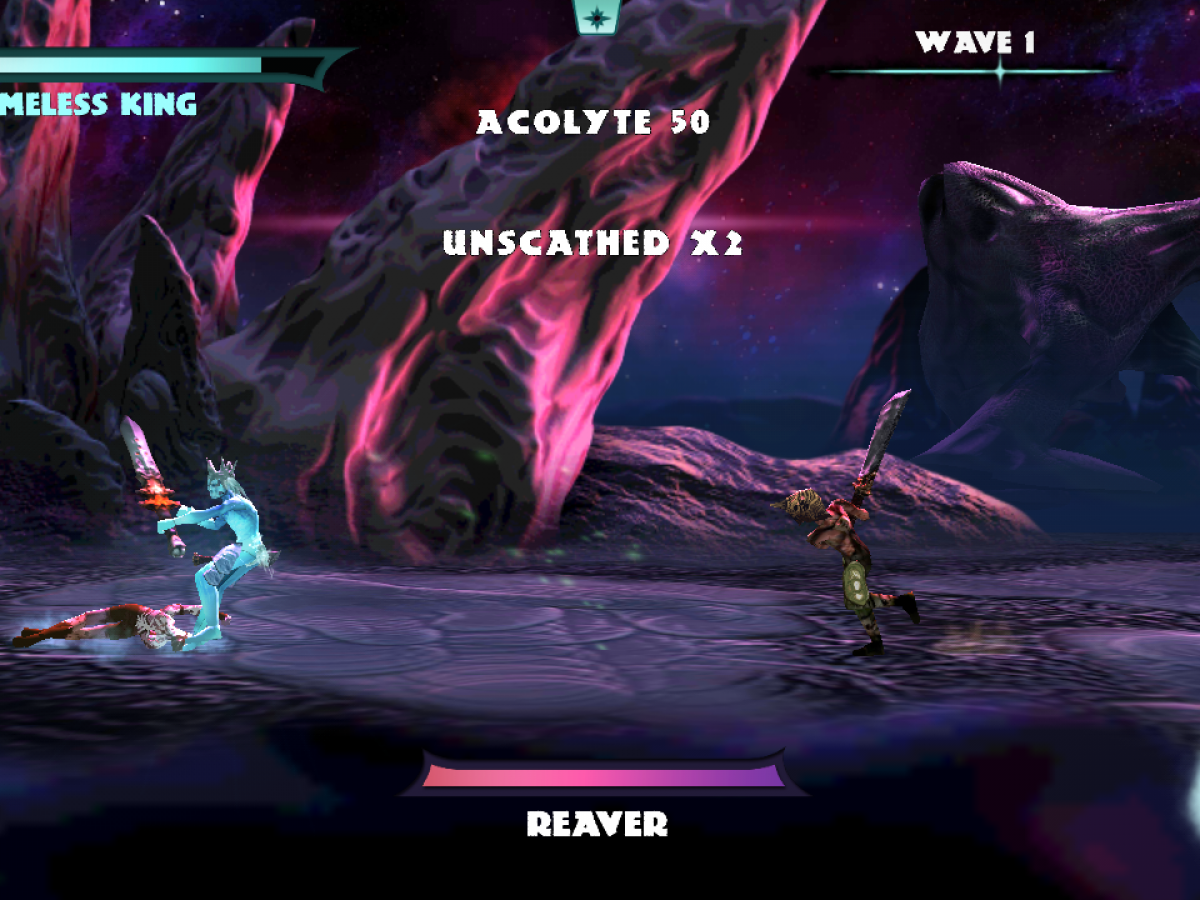Image resolution: width=1200 pixels, height=900 pixels.
Task: Open the teal star tab menu
Action: (x=597, y=16)
